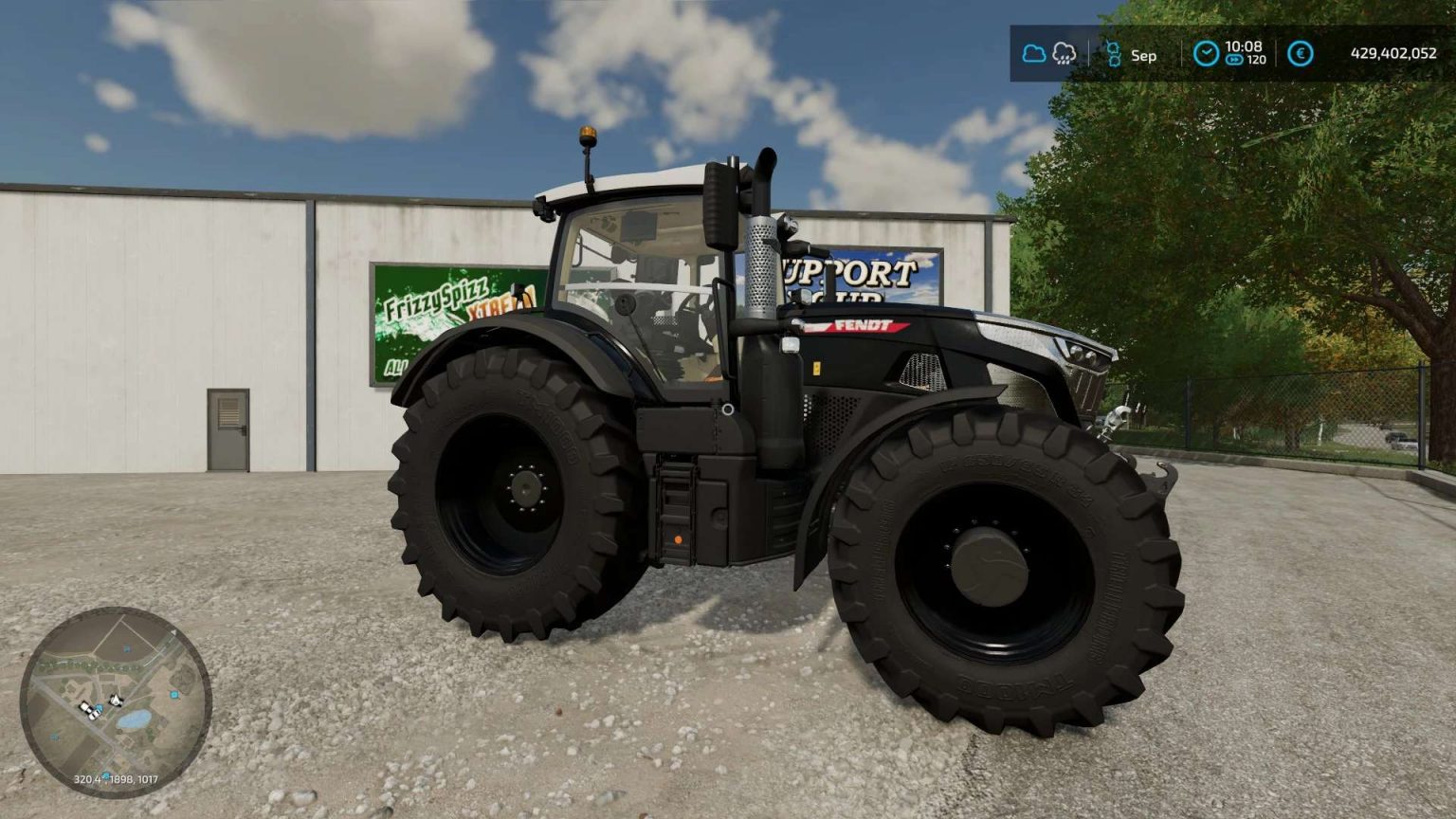1456x819 pixels.
Task: Toggle the weather forecast panel
Action: pyautogui.click(x=1048, y=54)
